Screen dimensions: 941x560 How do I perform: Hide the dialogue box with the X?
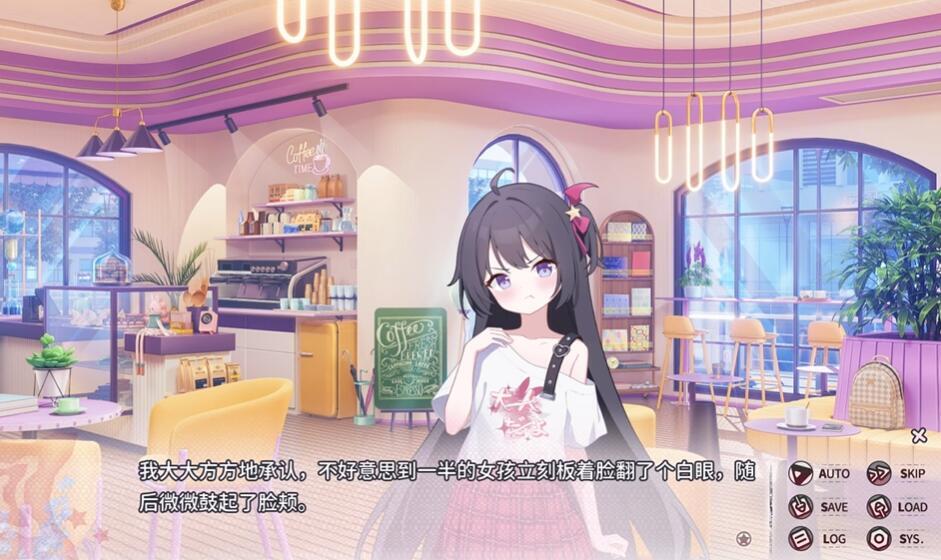[919, 436]
